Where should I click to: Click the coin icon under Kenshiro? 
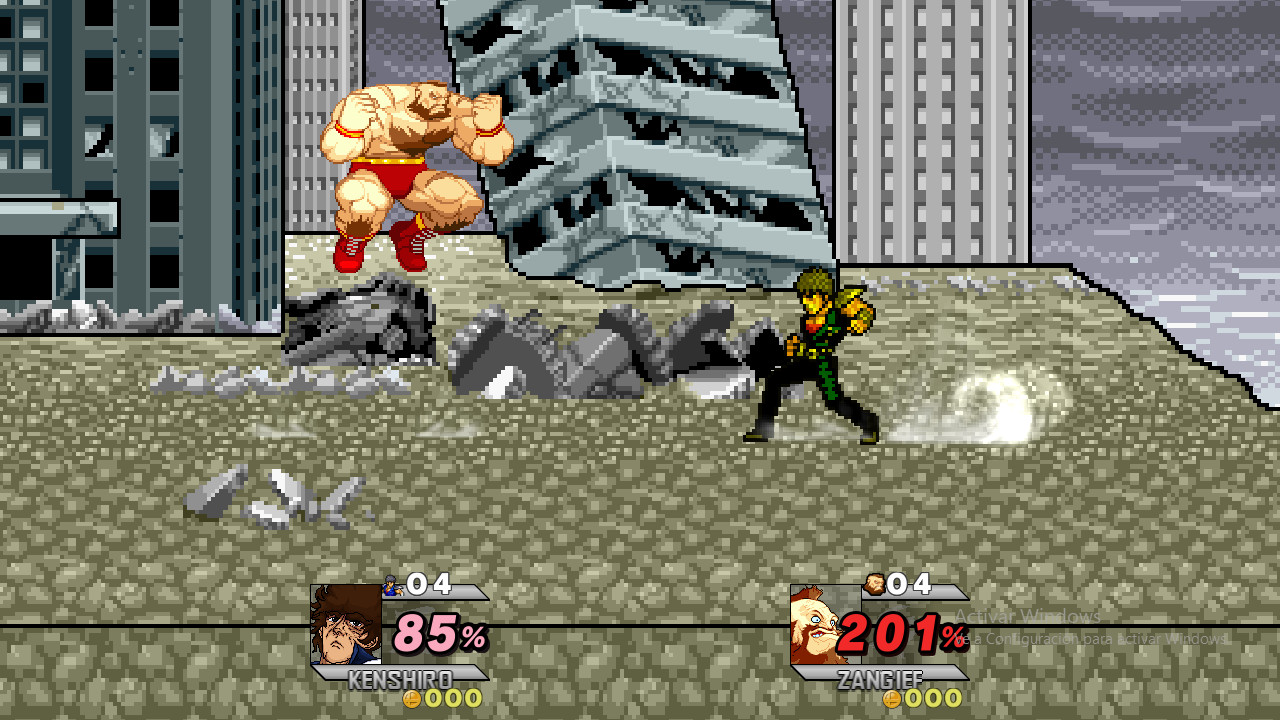click(414, 701)
